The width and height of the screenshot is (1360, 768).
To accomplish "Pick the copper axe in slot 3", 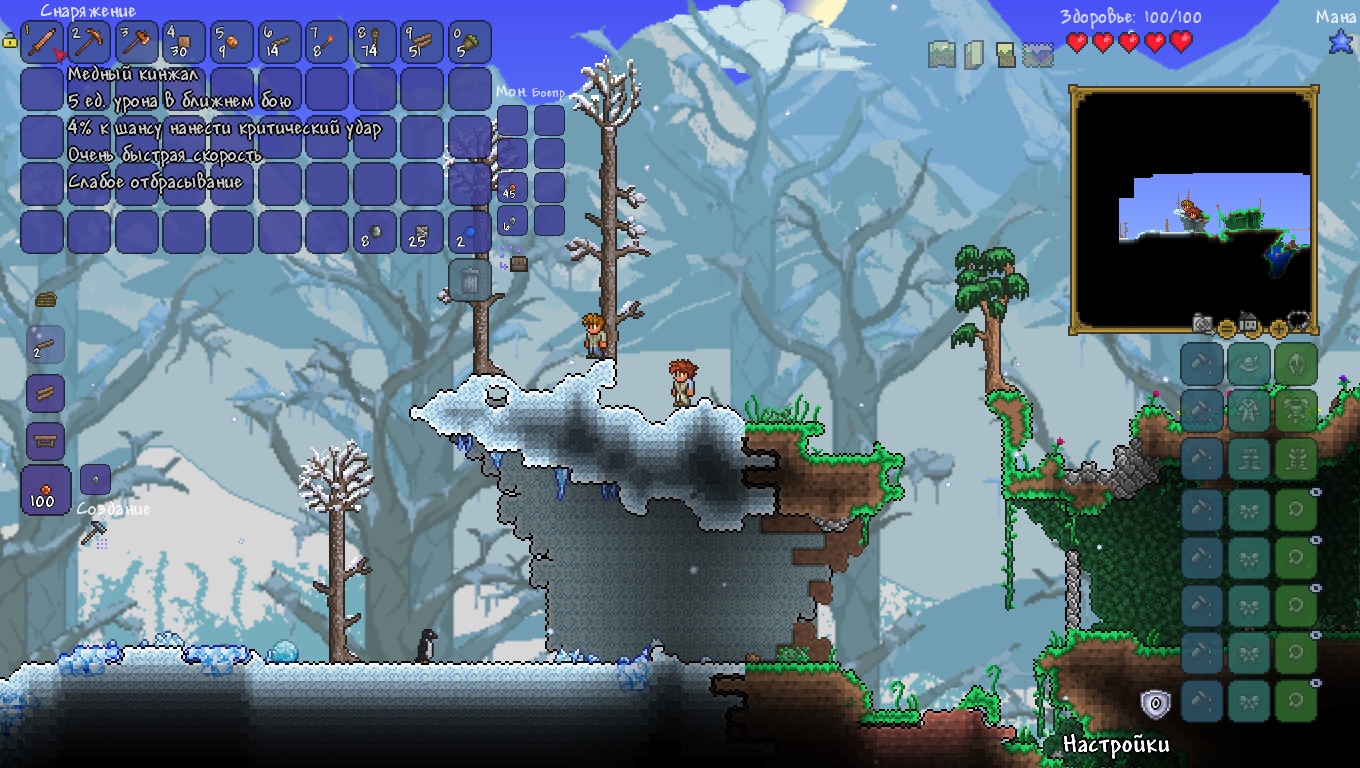I will point(138,43).
